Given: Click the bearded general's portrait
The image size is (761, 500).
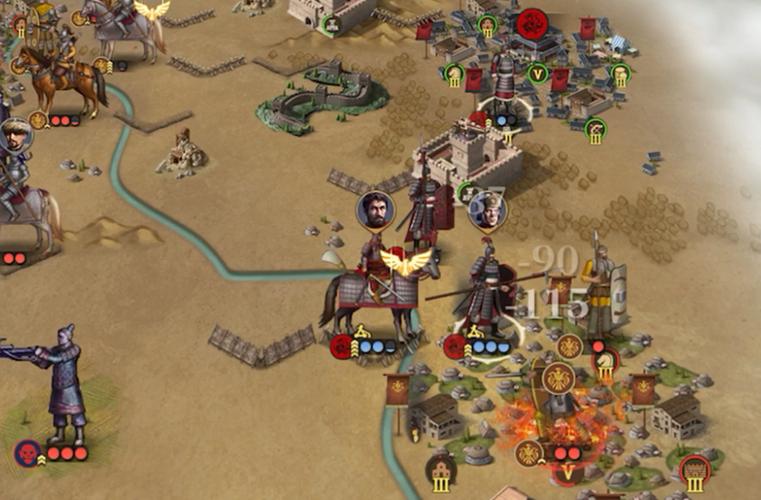Looking at the screenshot, I should click(375, 210).
